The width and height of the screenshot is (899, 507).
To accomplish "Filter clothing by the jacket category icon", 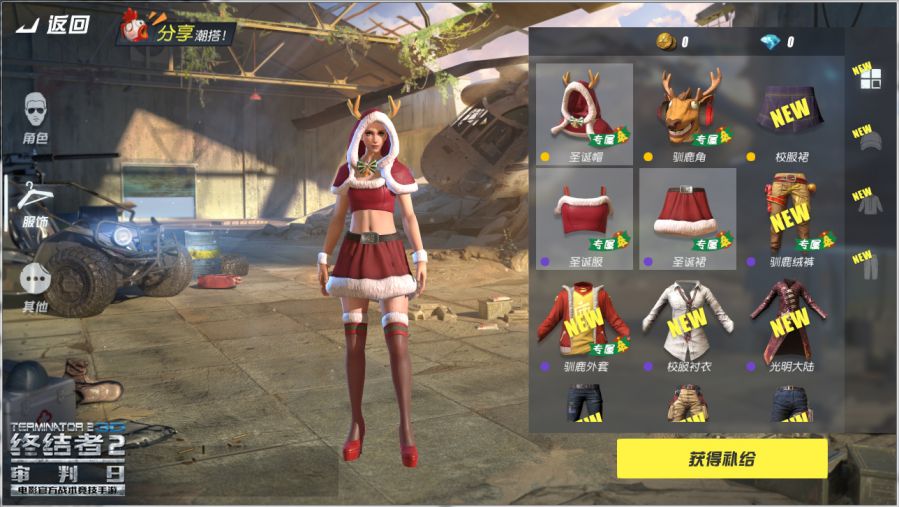I will pyautogui.click(x=870, y=203).
